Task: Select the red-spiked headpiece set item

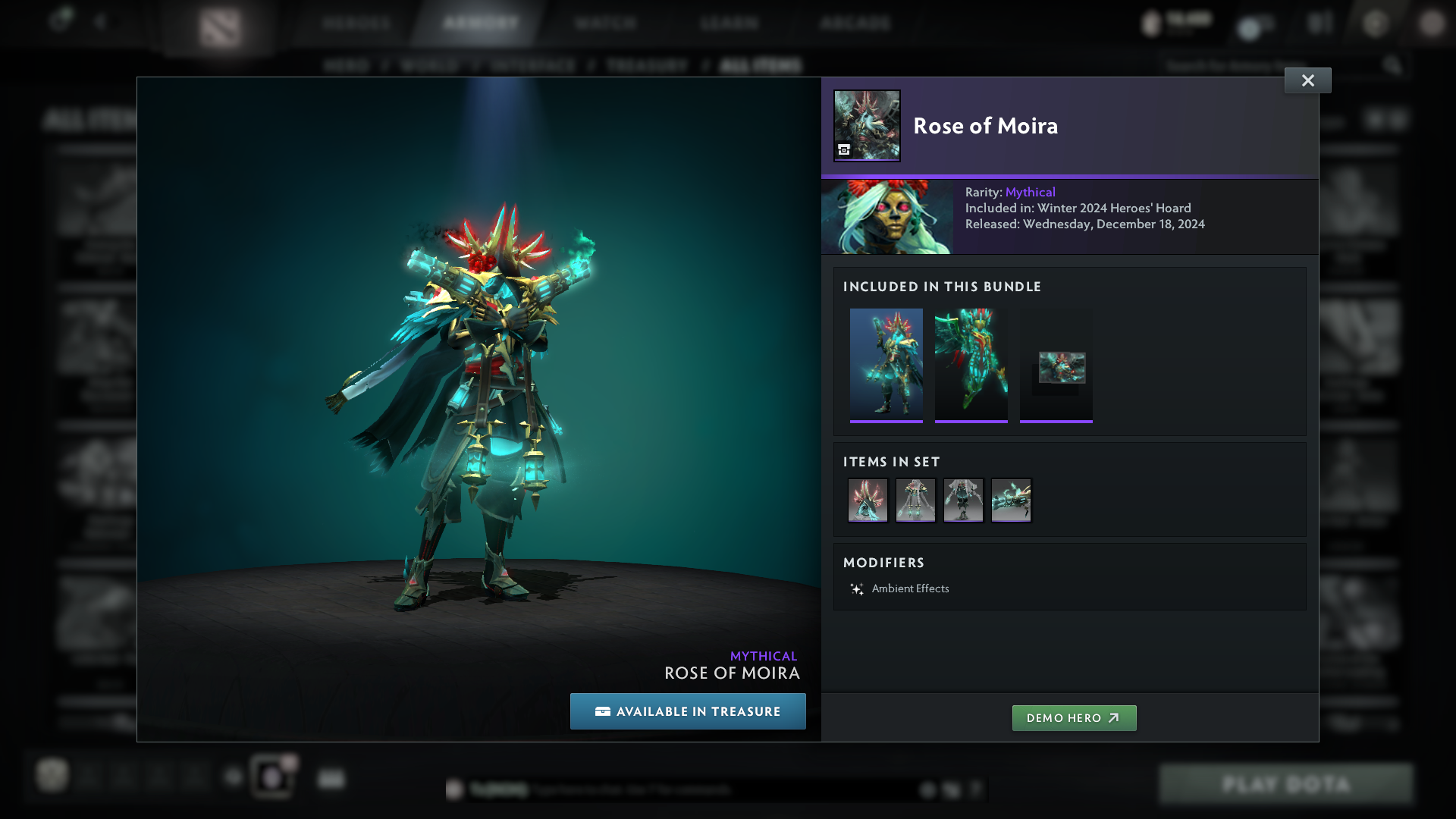Action: (868, 500)
